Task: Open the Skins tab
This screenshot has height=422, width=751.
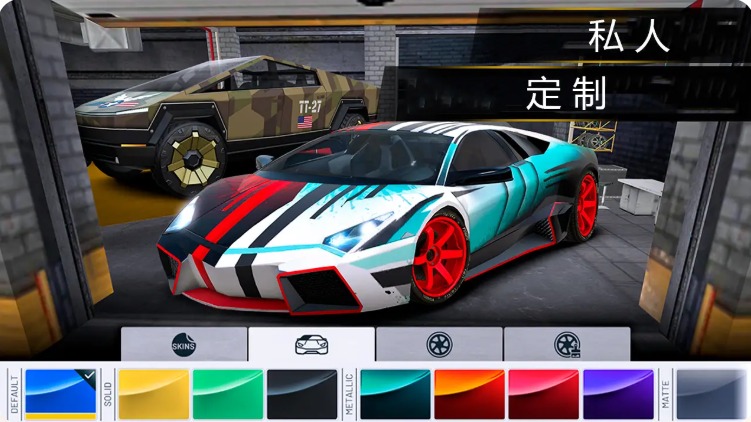Action: (x=184, y=344)
